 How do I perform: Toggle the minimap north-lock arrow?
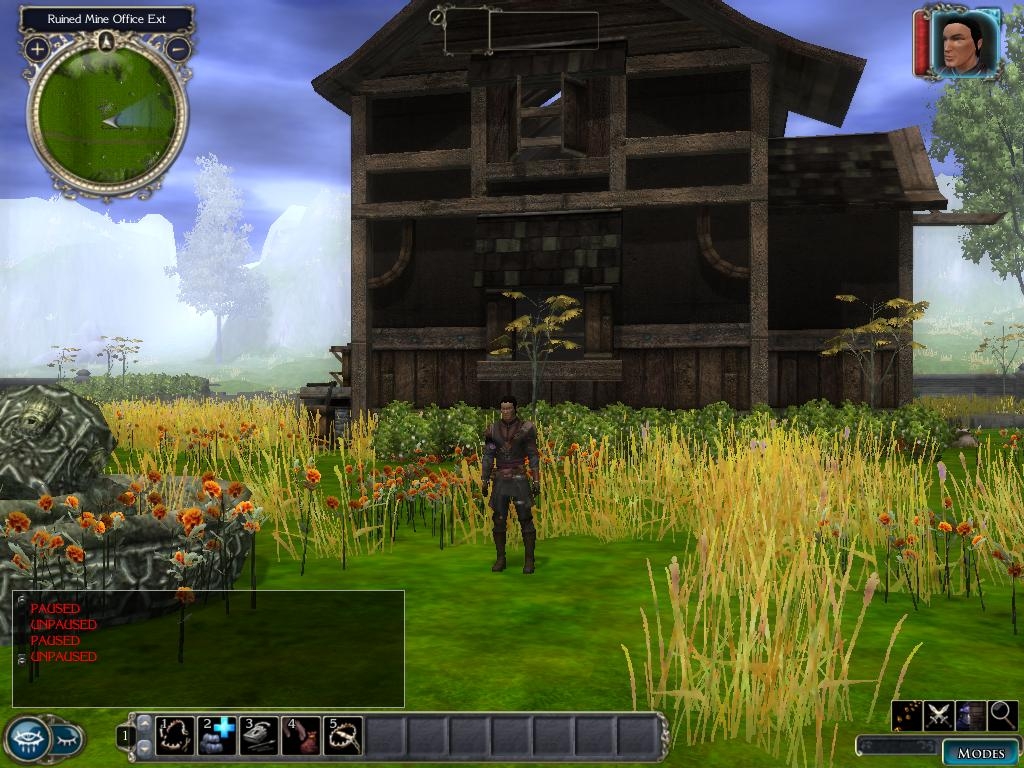click(107, 40)
